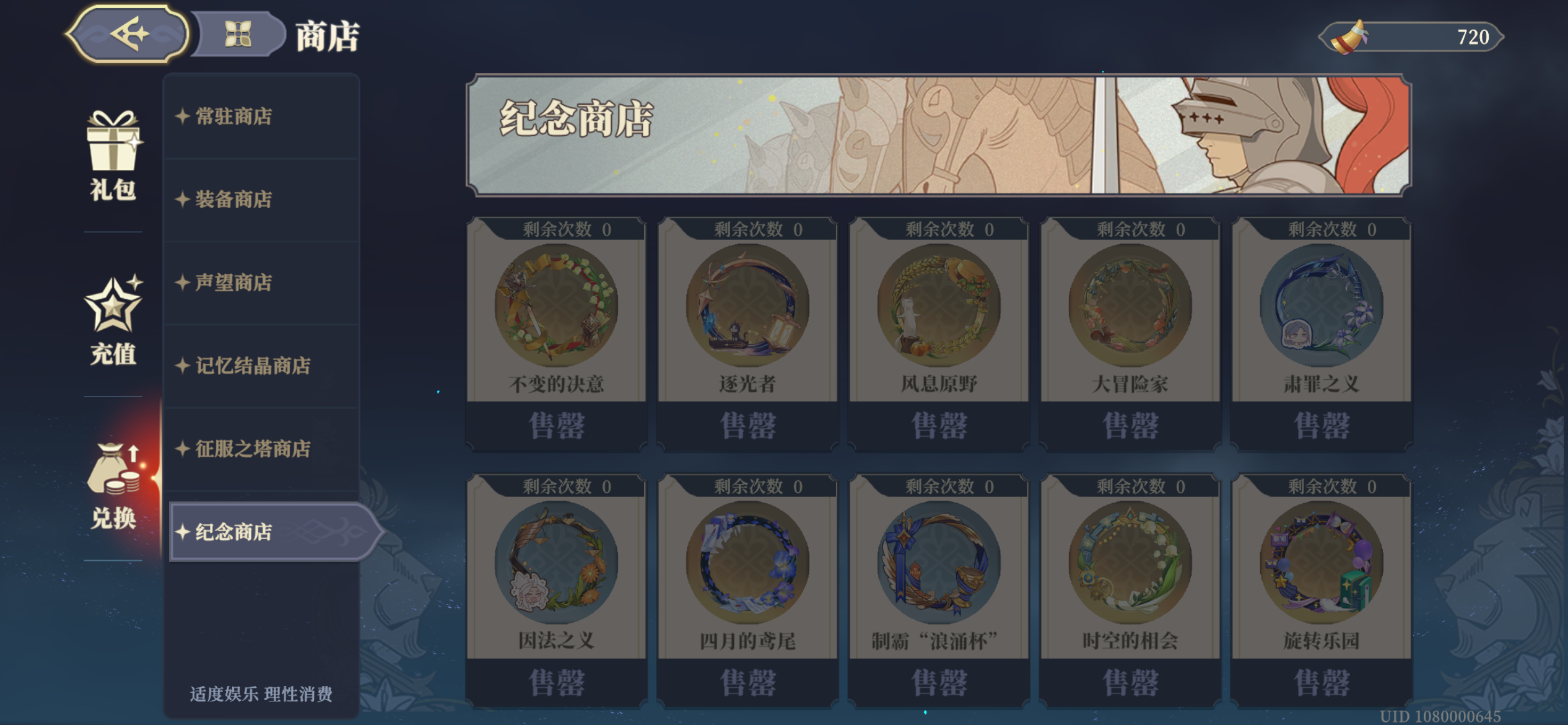This screenshot has width=1568, height=725.
Task: Click the four-diamond shop icon beside 商店
Action: point(238,34)
